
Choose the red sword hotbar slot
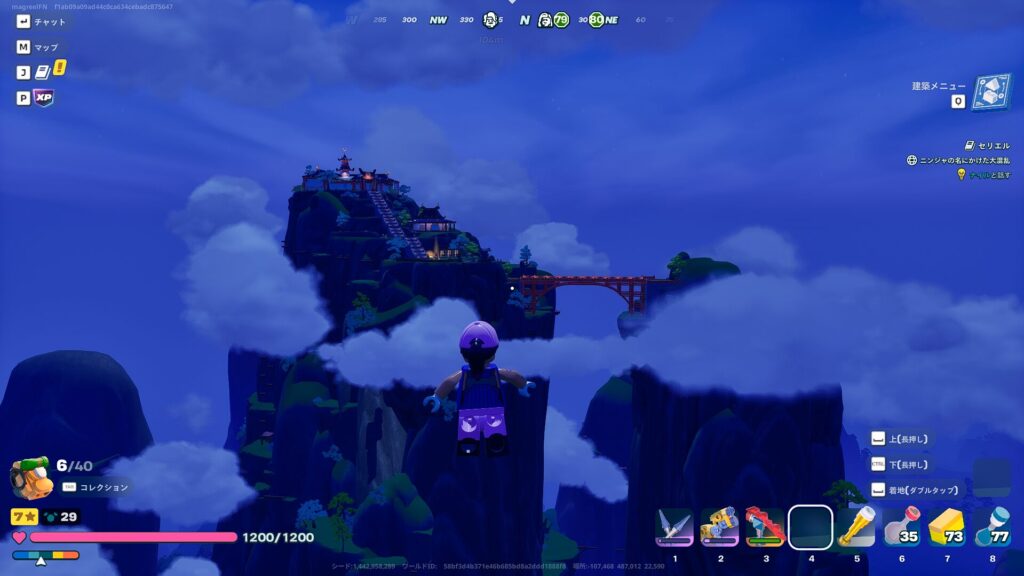coord(765,527)
